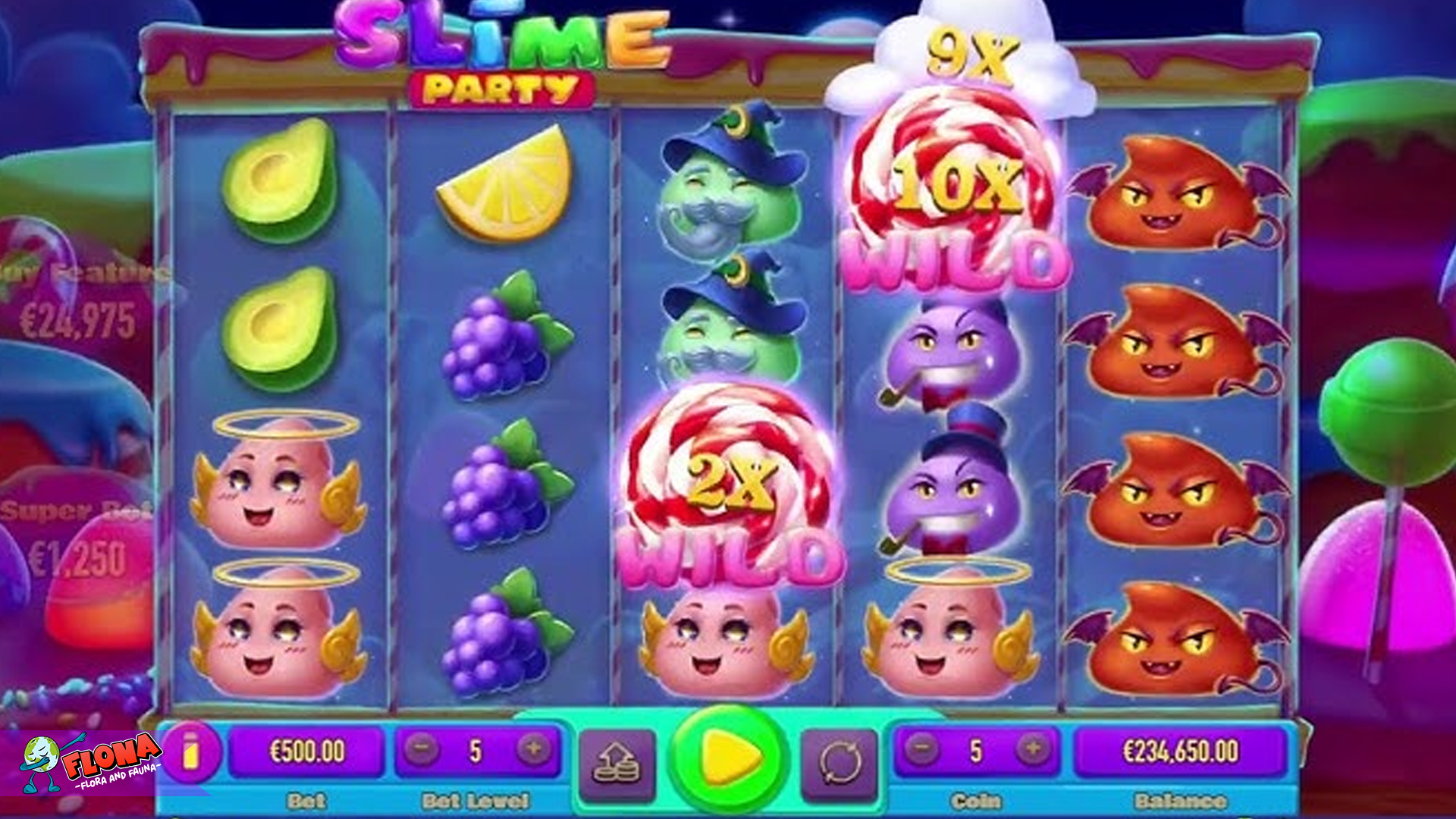1456x819 pixels.
Task: Toggle autoplay with the circular arrows button
Action: point(839,763)
